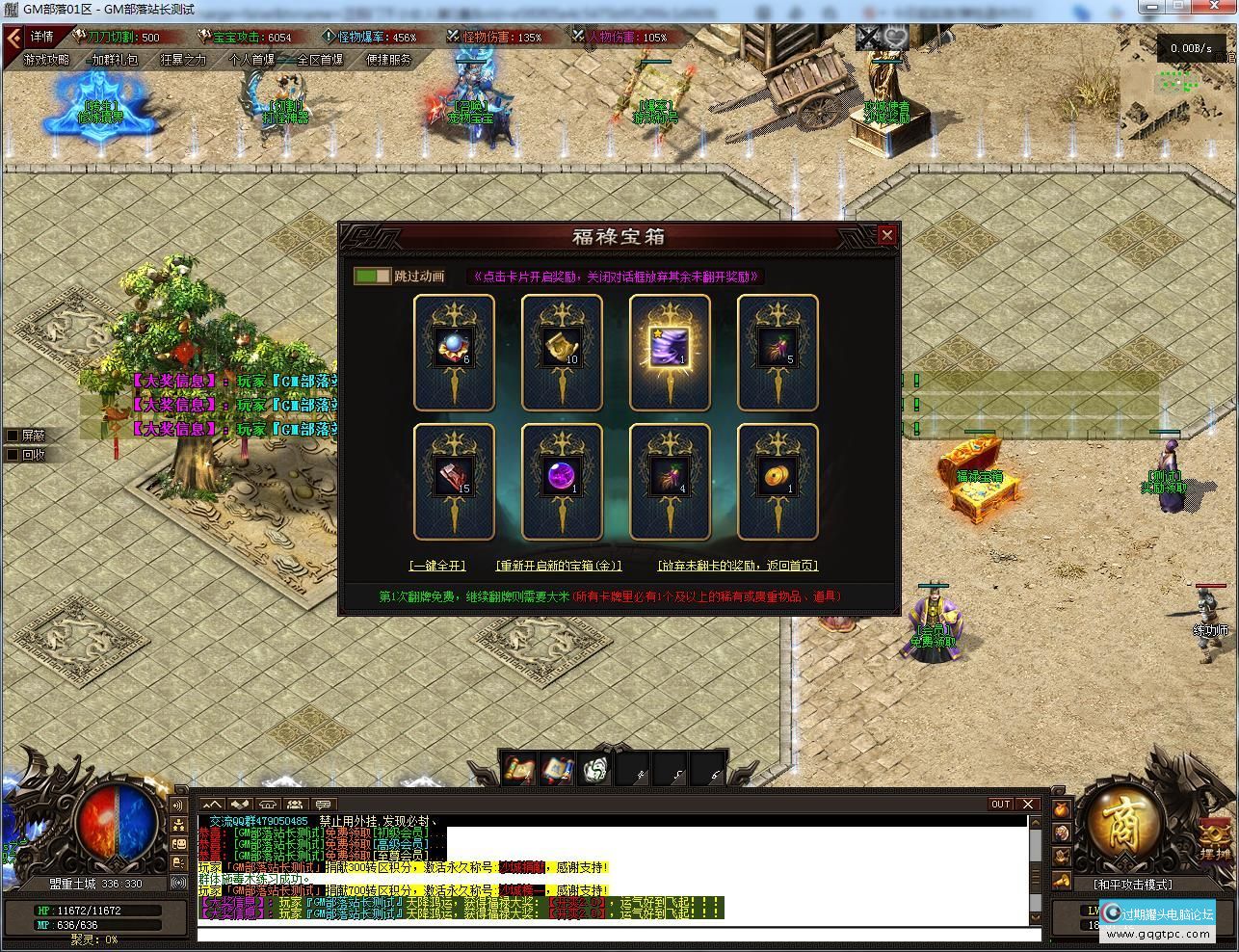Tick the 屏蔽 block checkbox
Image resolution: width=1239 pixels, height=952 pixels.
pos(13,436)
